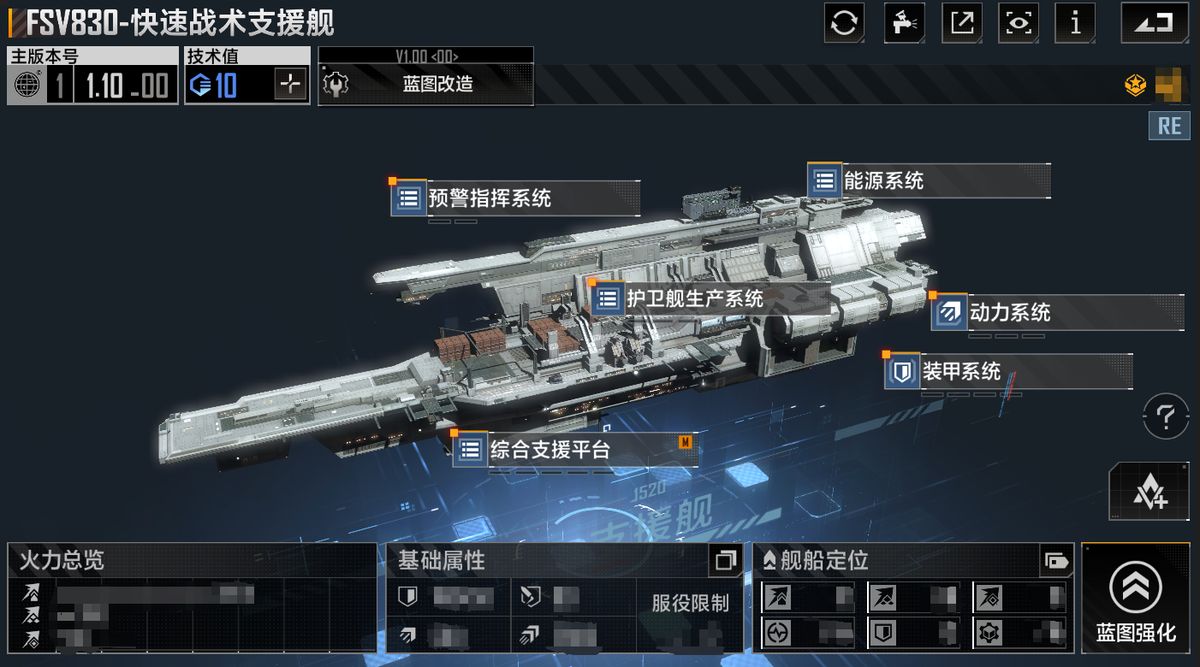Activate the 蓝图强化 blueprint enhance button
This screenshot has width=1200, height=667.
pyautogui.click(x=1135, y=598)
